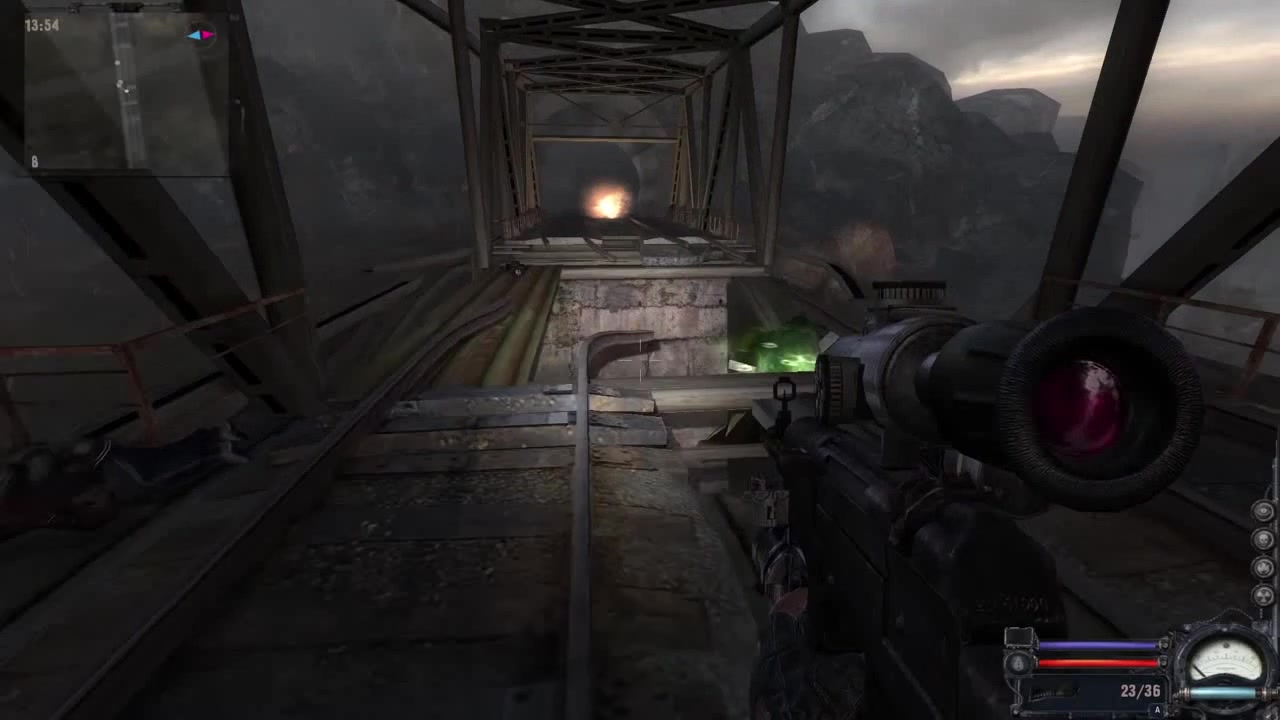The height and width of the screenshot is (720, 1280).
Task: Click the artifact detector gauge needle
Action: [1205, 669]
